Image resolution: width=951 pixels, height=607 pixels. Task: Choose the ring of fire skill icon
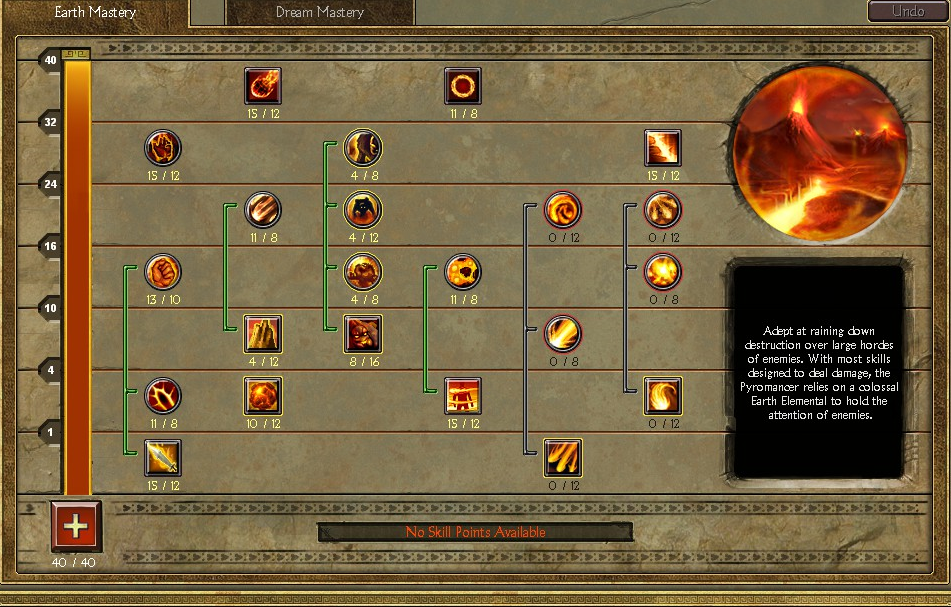click(463, 86)
